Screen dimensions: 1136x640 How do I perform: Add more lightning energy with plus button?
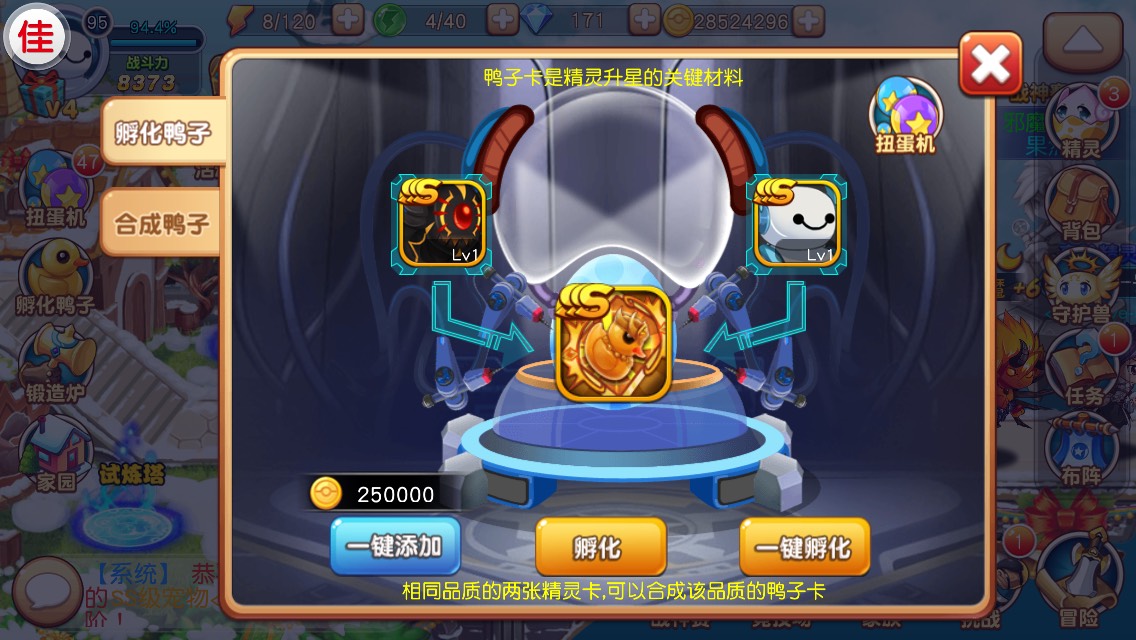[x=347, y=19]
